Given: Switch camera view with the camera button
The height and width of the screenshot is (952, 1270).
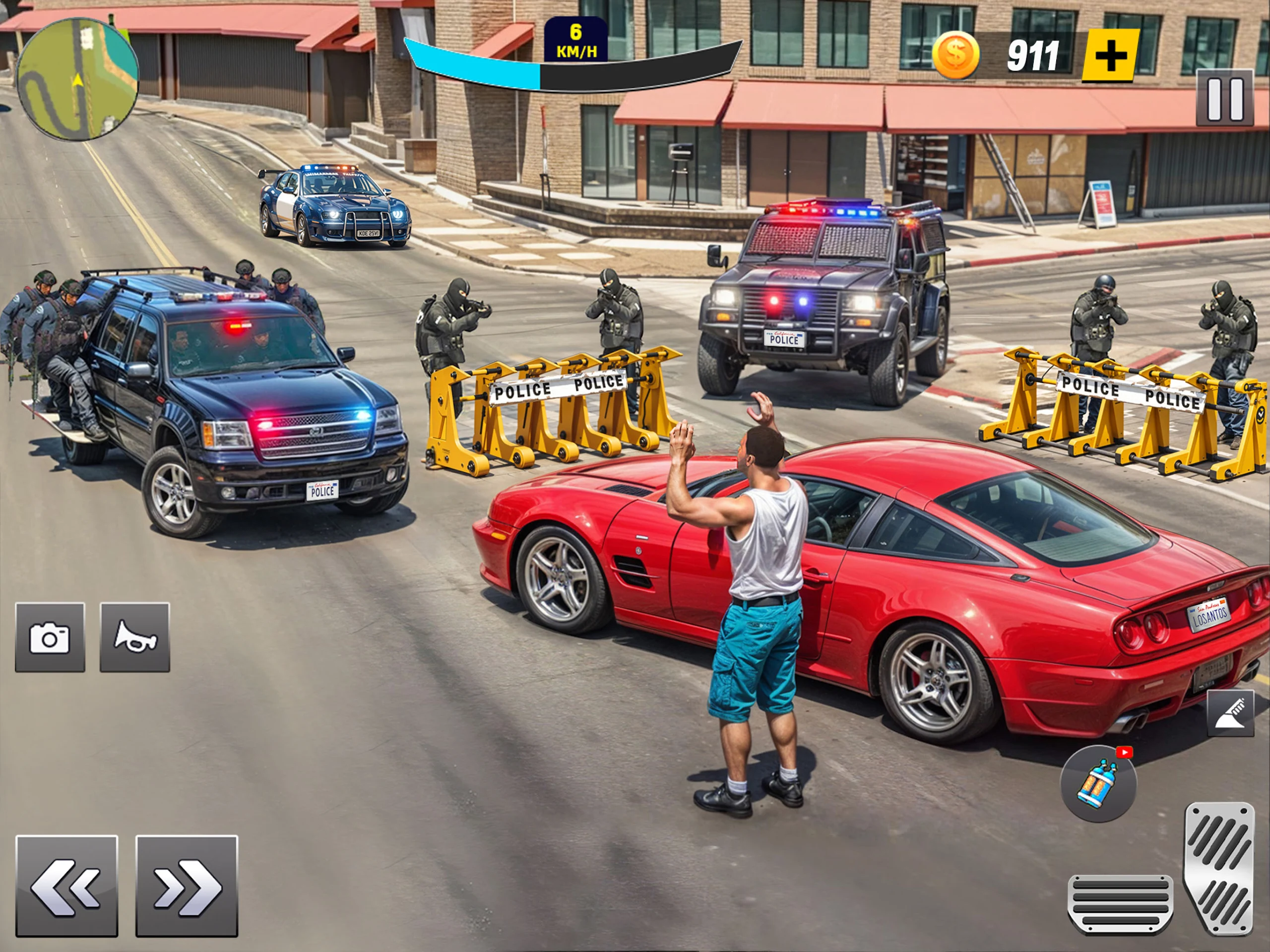Looking at the screenshot, I should tap(50, 637).
